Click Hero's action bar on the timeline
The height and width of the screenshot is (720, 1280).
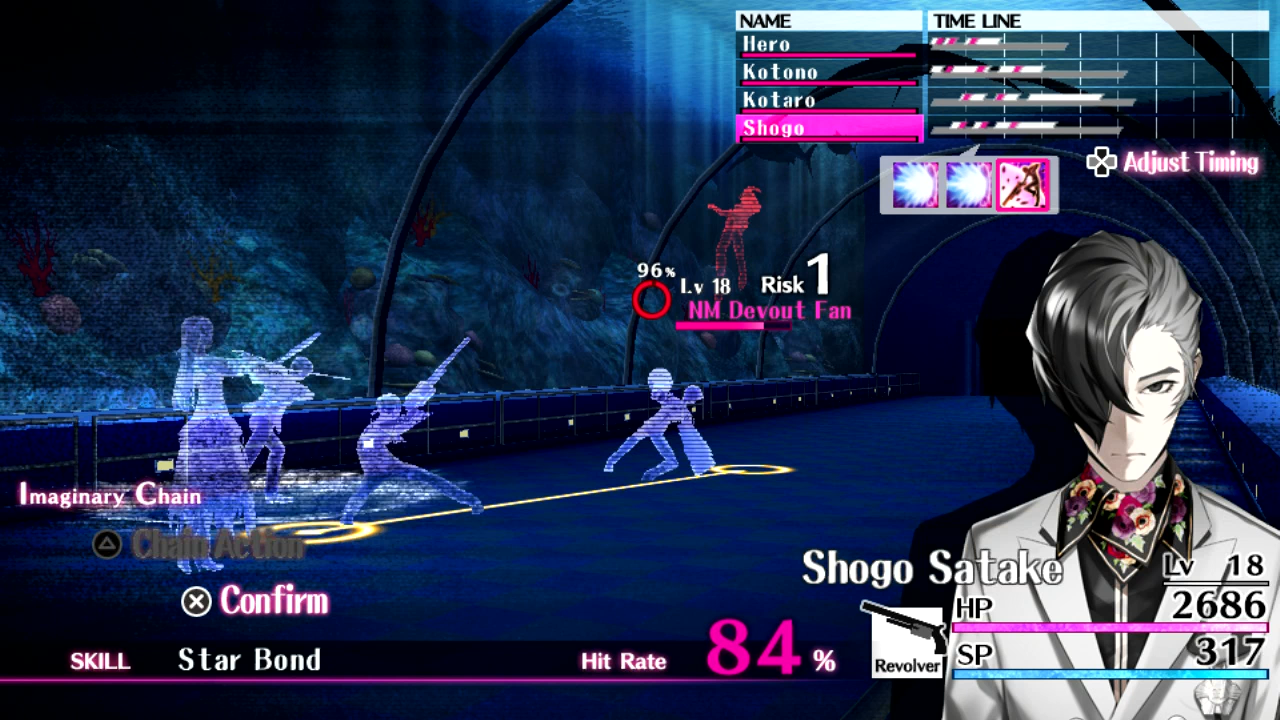point(998,44)
